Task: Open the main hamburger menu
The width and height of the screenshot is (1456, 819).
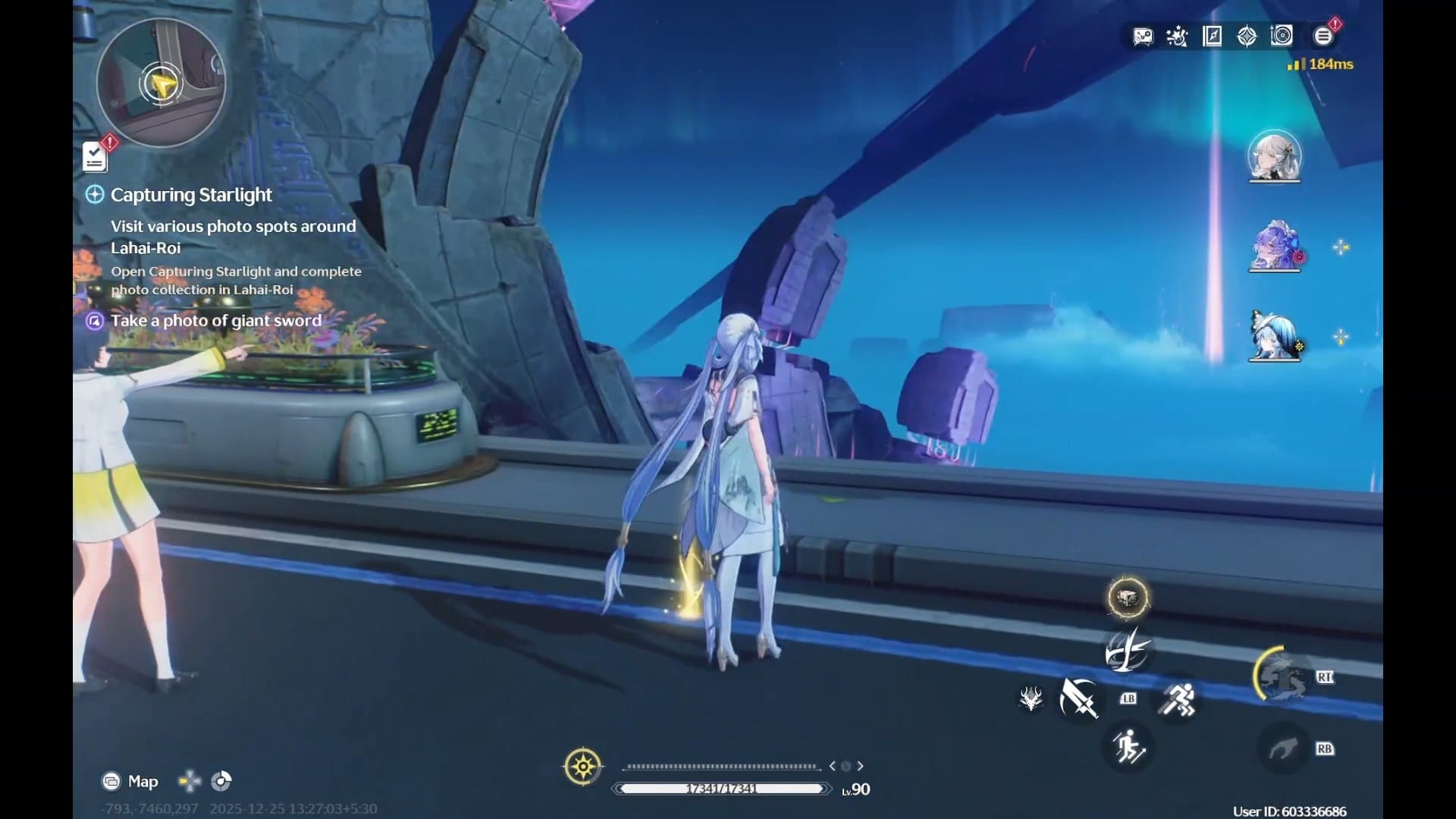Action: [x=1323, y=36]
